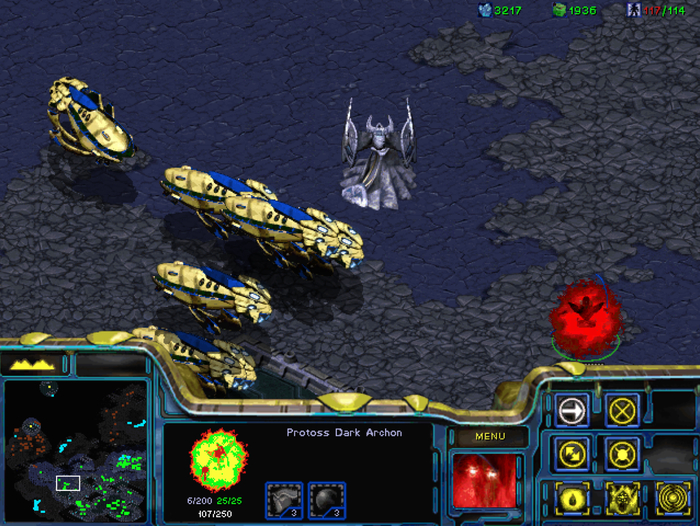Viewport: 700px width, 526px height.
Task: Select the Patrol command icon
Action: click(x=573, y=453)
